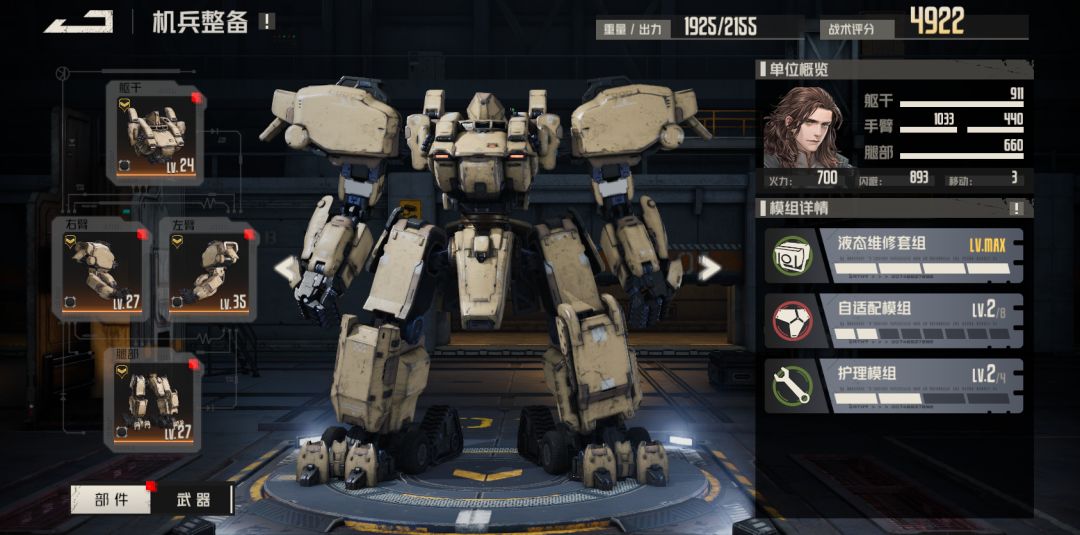This screenshot has width=1080, height=535.
Task: Open the 模组详情 info exclamation icon
Action: point(1016,209)
